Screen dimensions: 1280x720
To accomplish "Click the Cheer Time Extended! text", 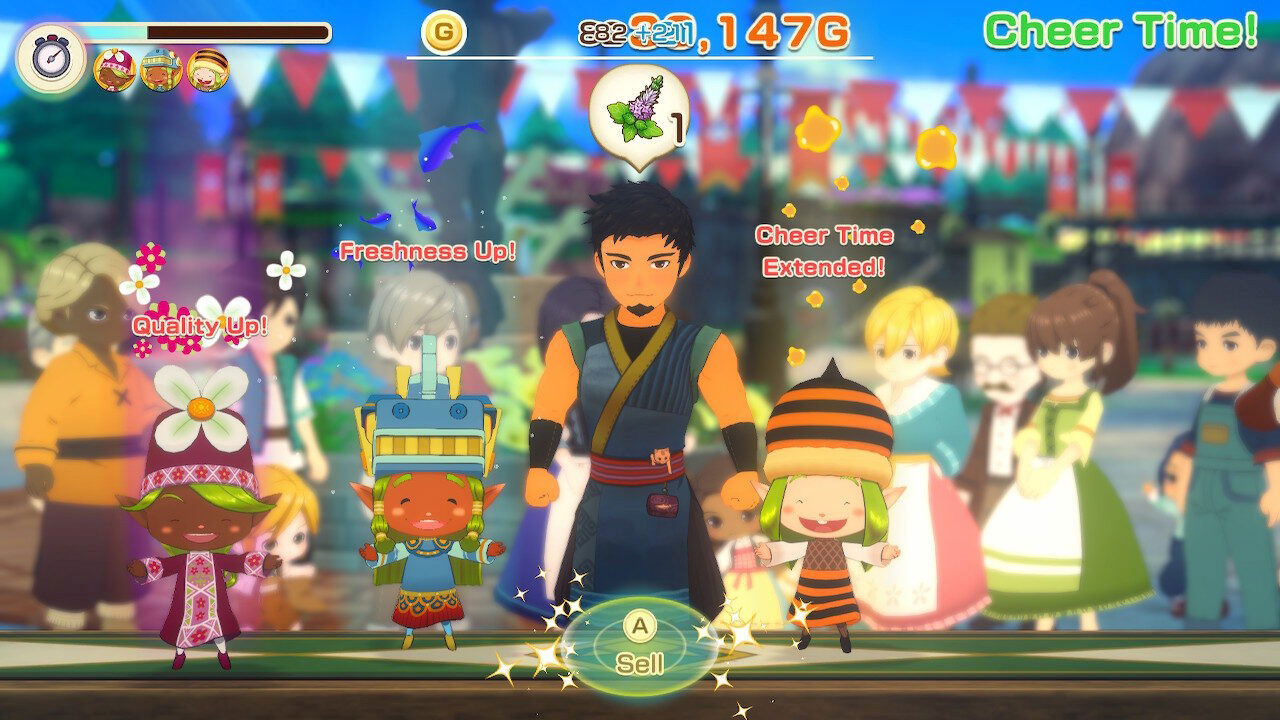I will 823,251.
